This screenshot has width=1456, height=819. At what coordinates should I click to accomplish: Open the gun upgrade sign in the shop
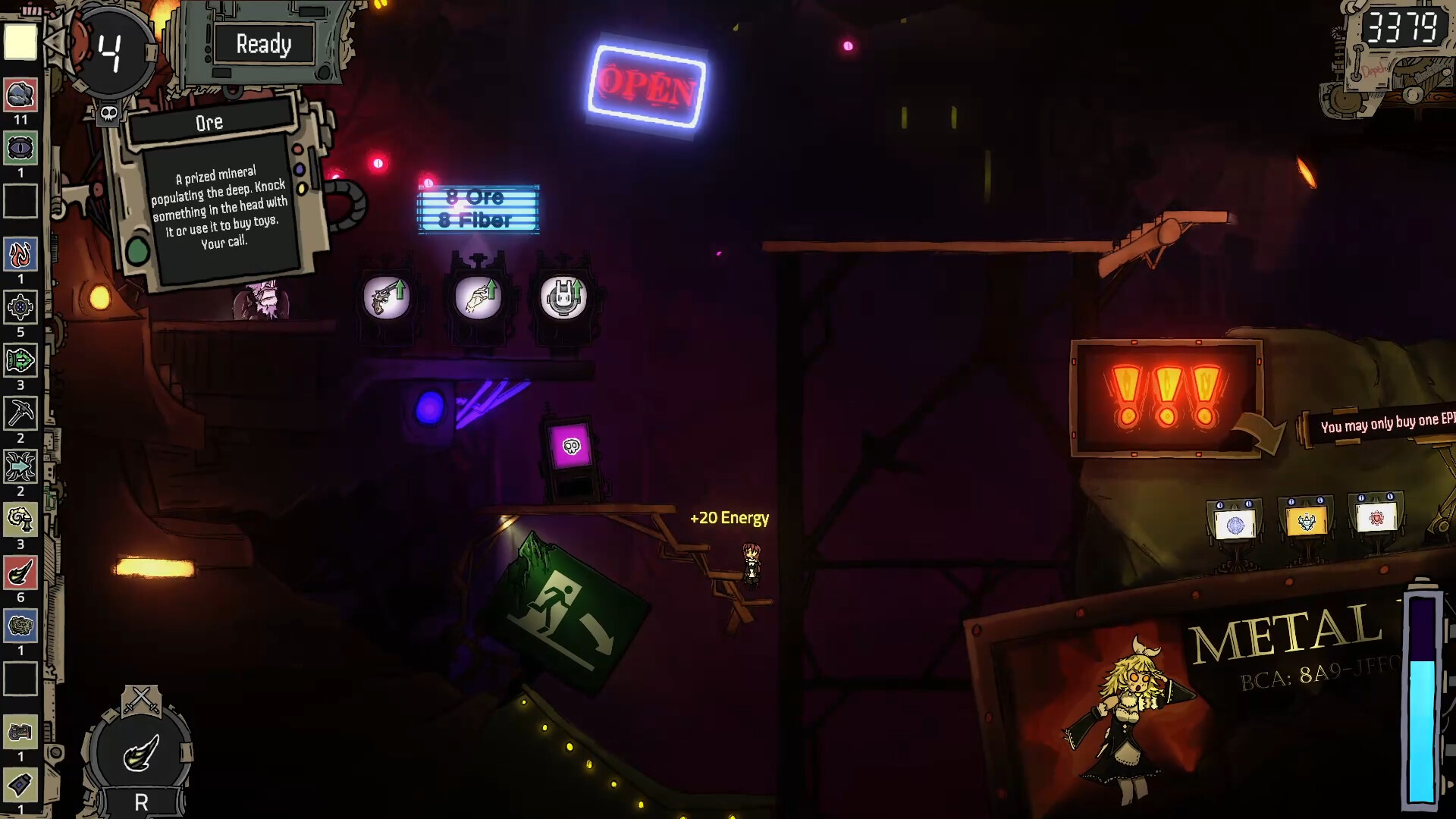click(x=388, y=298)
